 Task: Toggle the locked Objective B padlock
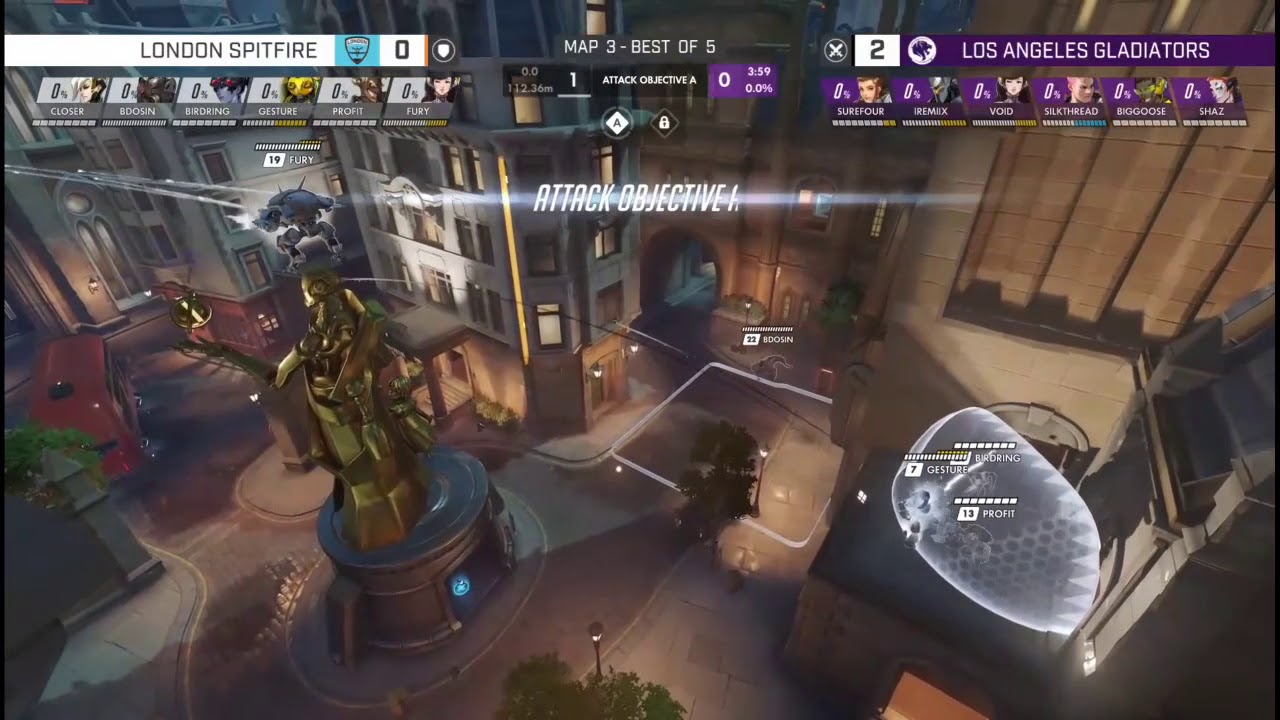[x=664, y=124]
